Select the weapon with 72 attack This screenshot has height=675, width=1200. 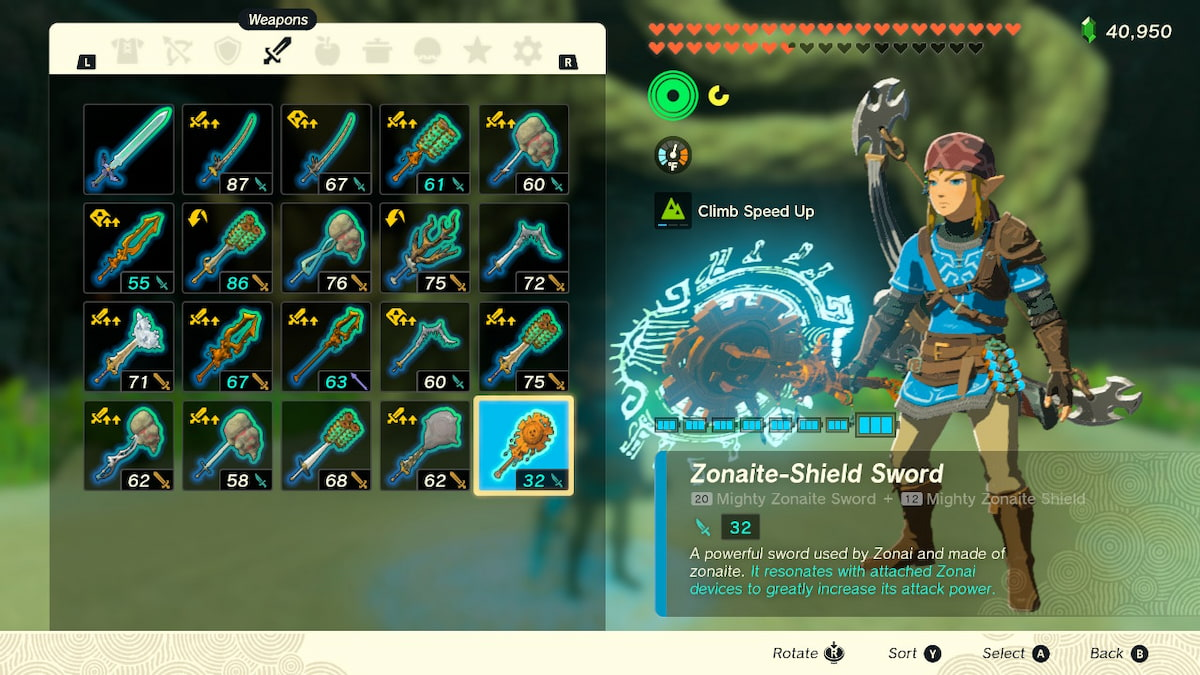(524, 248)
